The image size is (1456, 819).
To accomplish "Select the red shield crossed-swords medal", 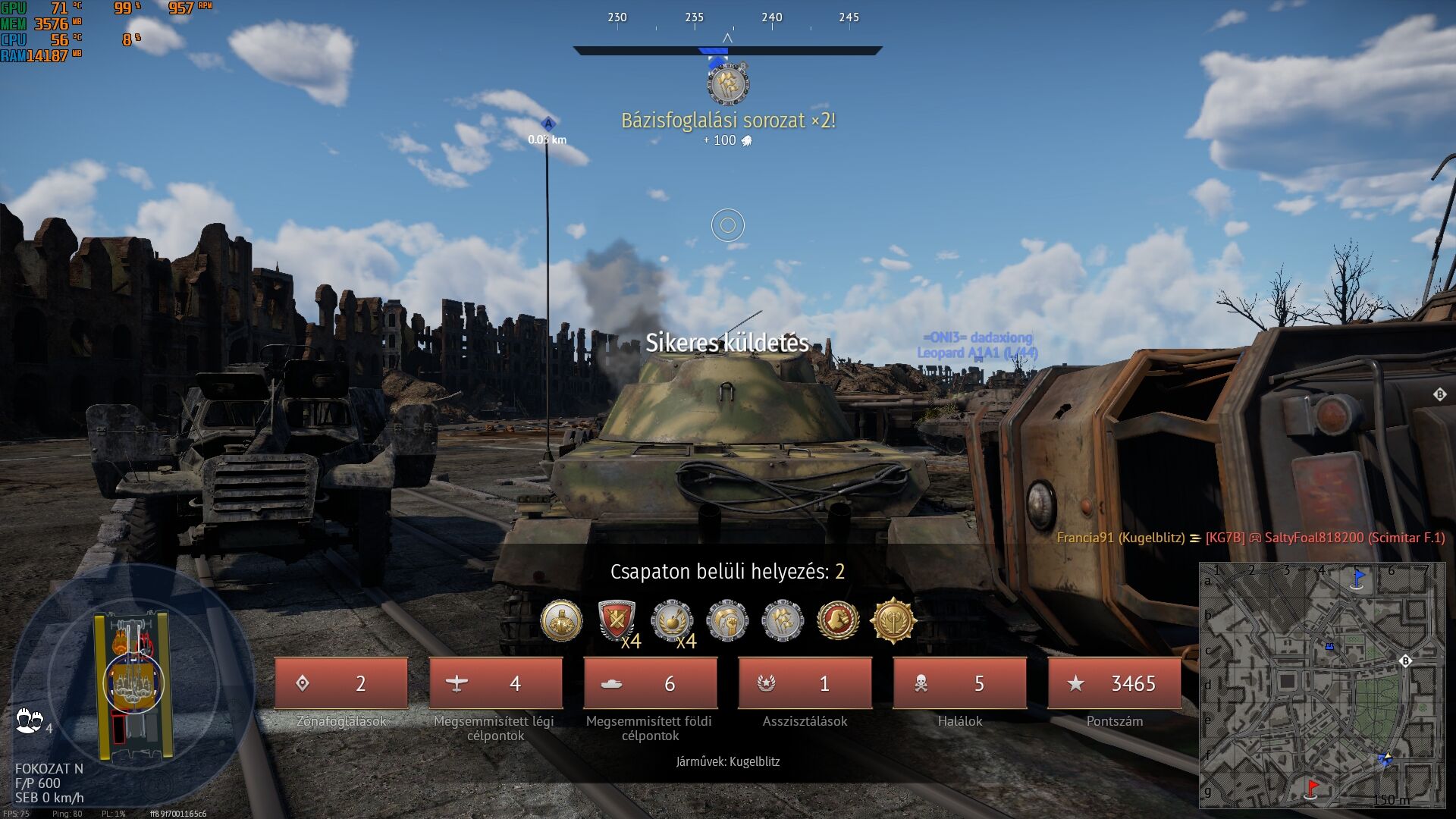I will point(617,621).
